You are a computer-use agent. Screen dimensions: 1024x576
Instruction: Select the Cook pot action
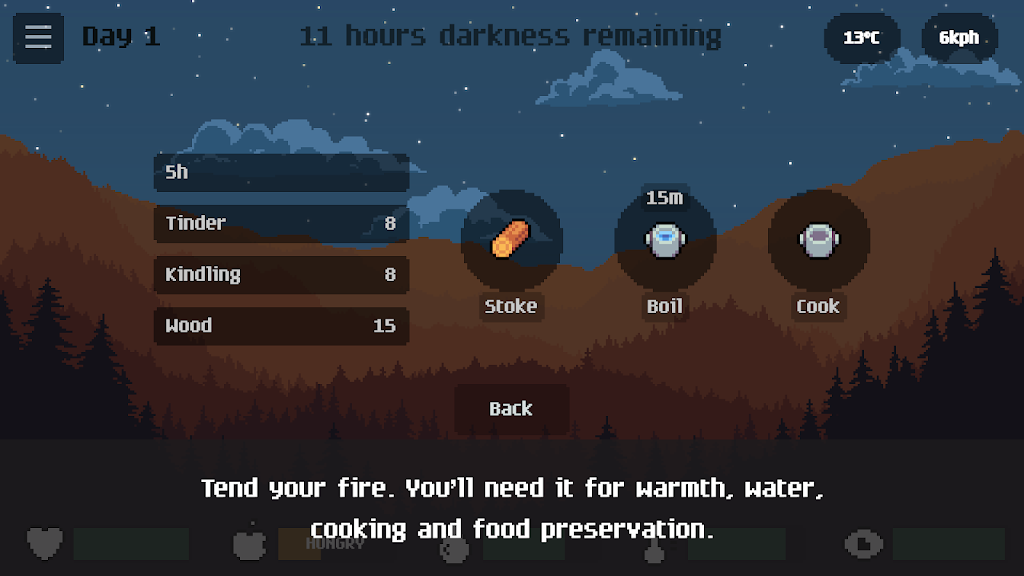click(x=818, y=241)
